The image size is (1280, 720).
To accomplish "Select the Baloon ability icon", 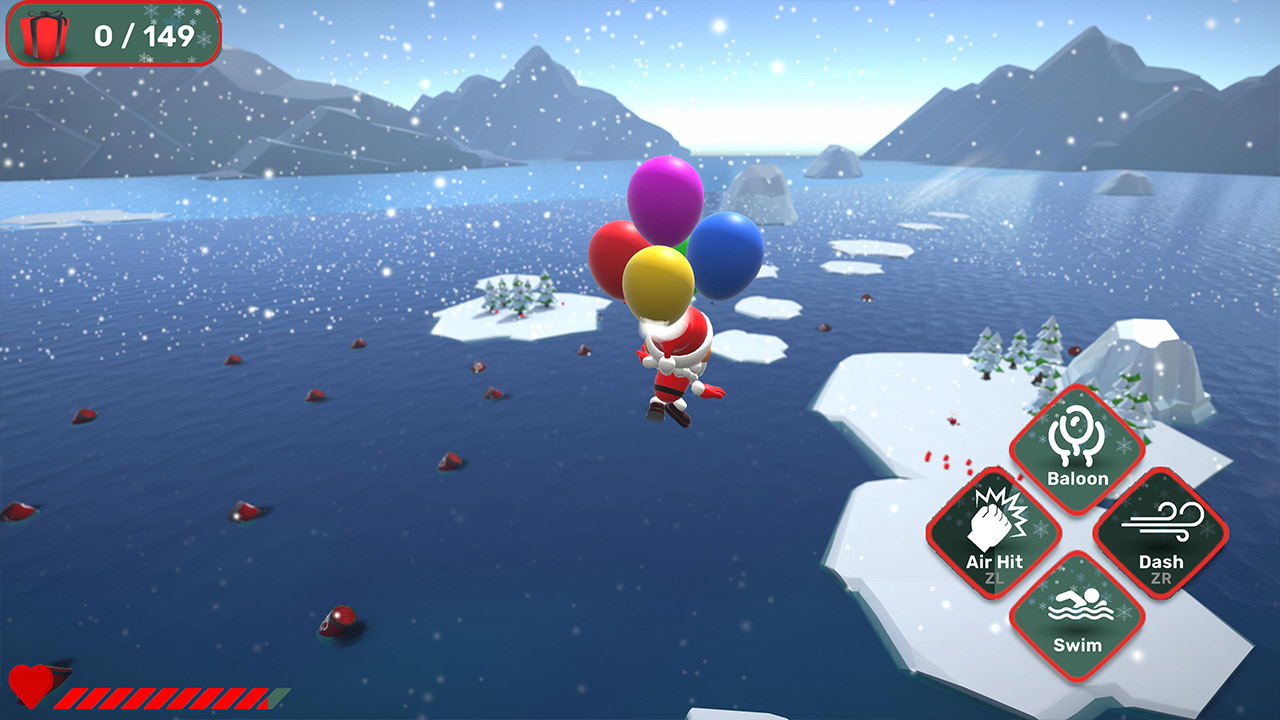I will [1077, 443].
